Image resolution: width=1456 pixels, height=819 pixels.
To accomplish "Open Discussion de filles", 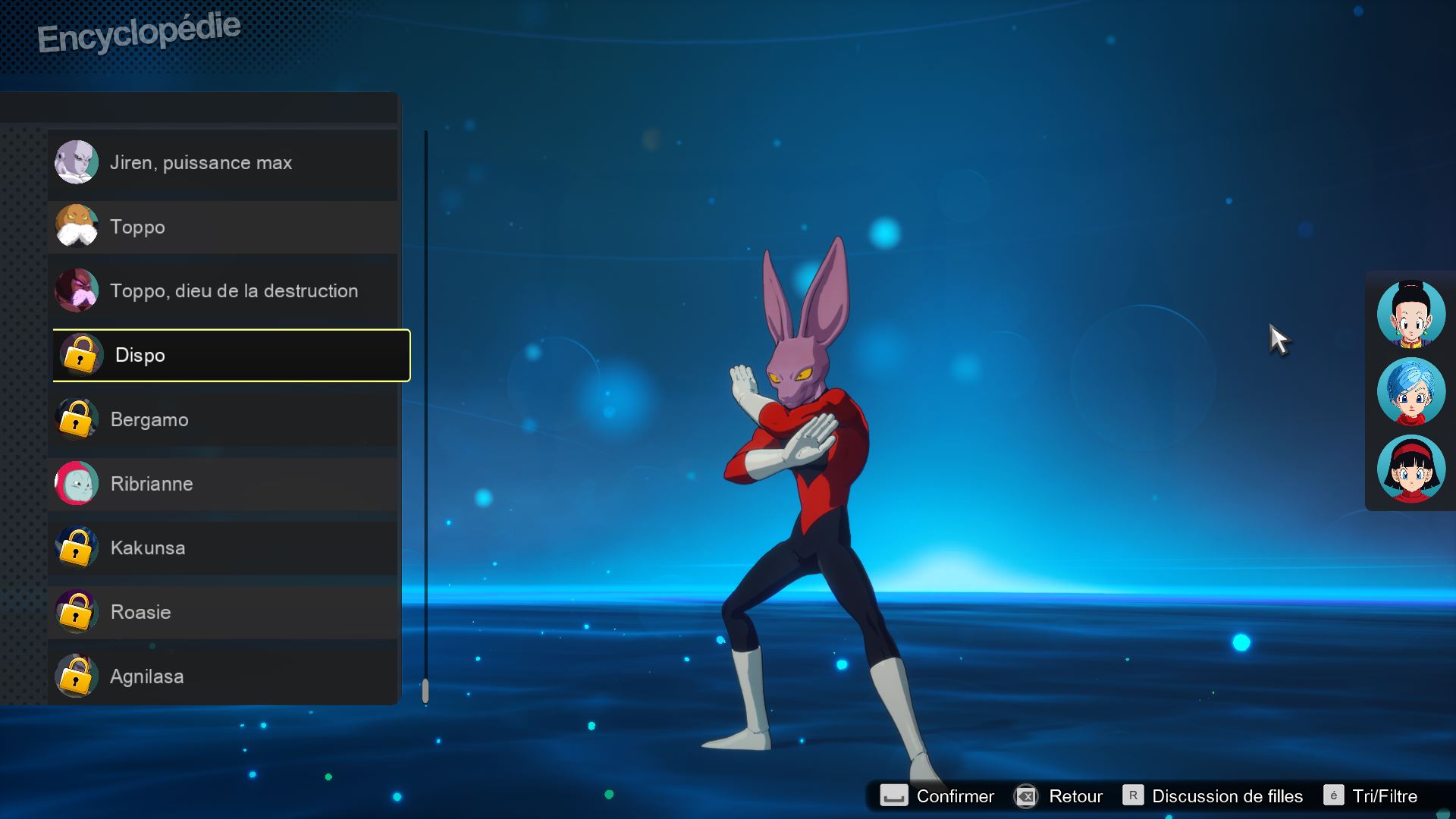I will pos(1213,796).
